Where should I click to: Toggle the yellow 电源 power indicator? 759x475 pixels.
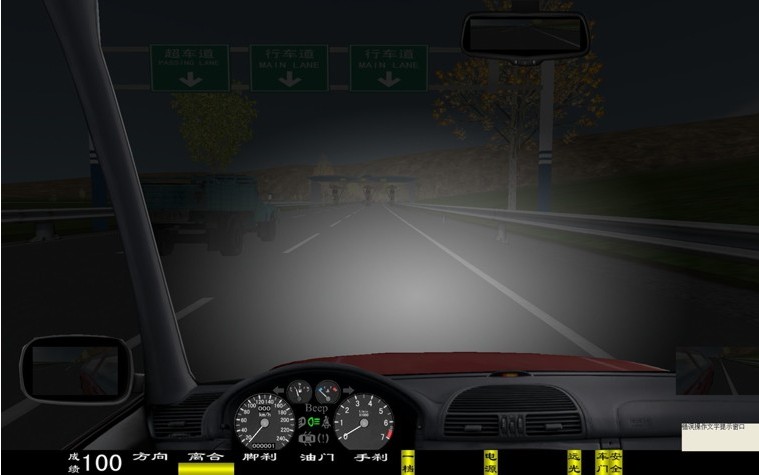490,461
